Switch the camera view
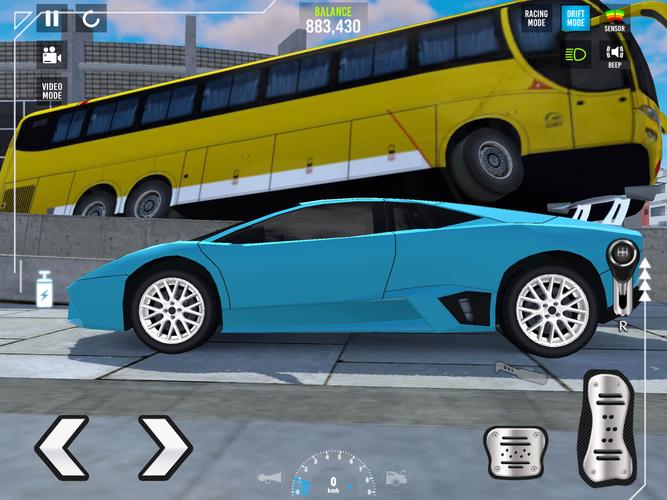The image size is (667, 500). coord(52,55)
